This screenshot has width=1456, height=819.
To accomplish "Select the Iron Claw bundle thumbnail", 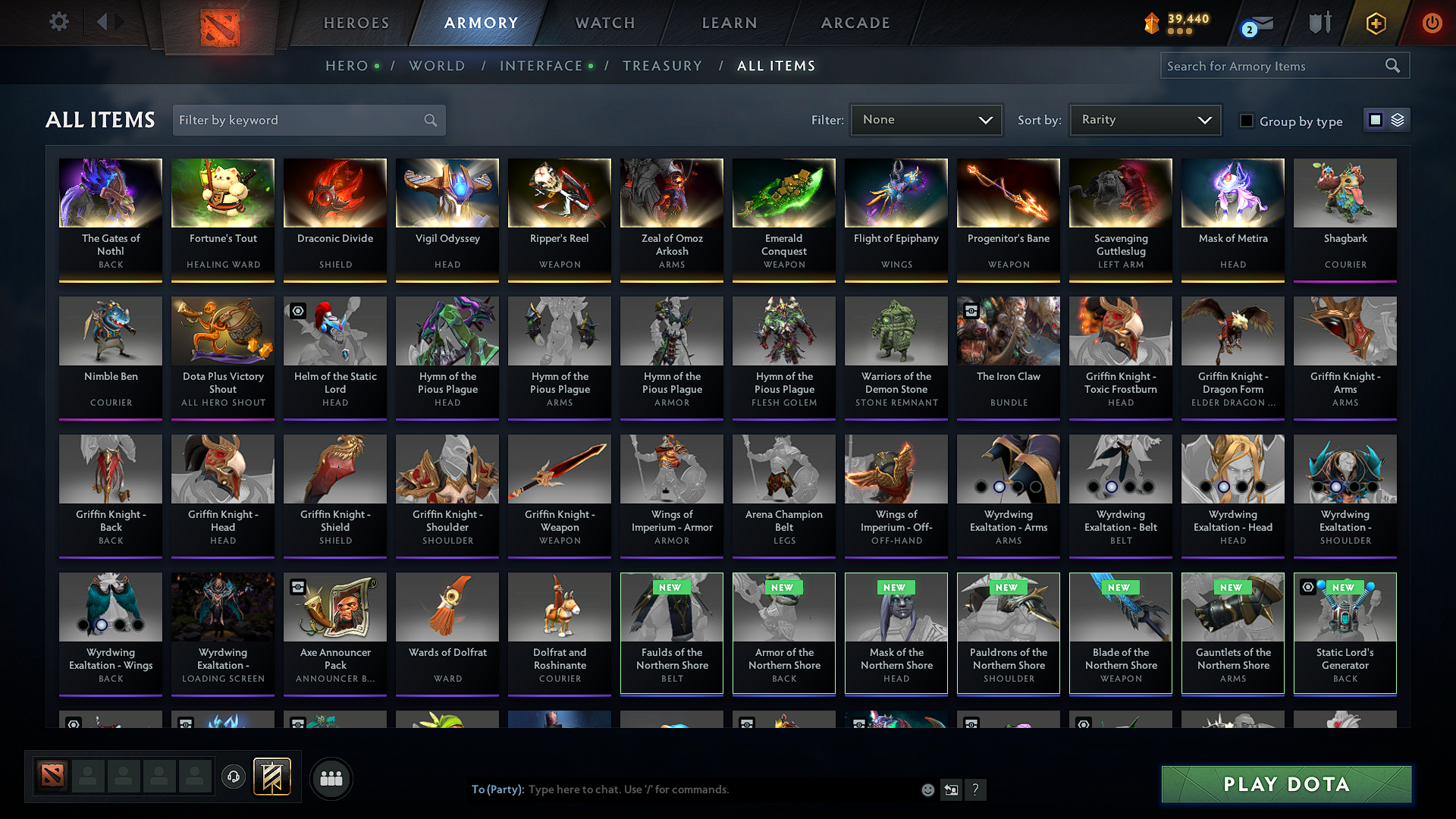I will pos(1008,331).
